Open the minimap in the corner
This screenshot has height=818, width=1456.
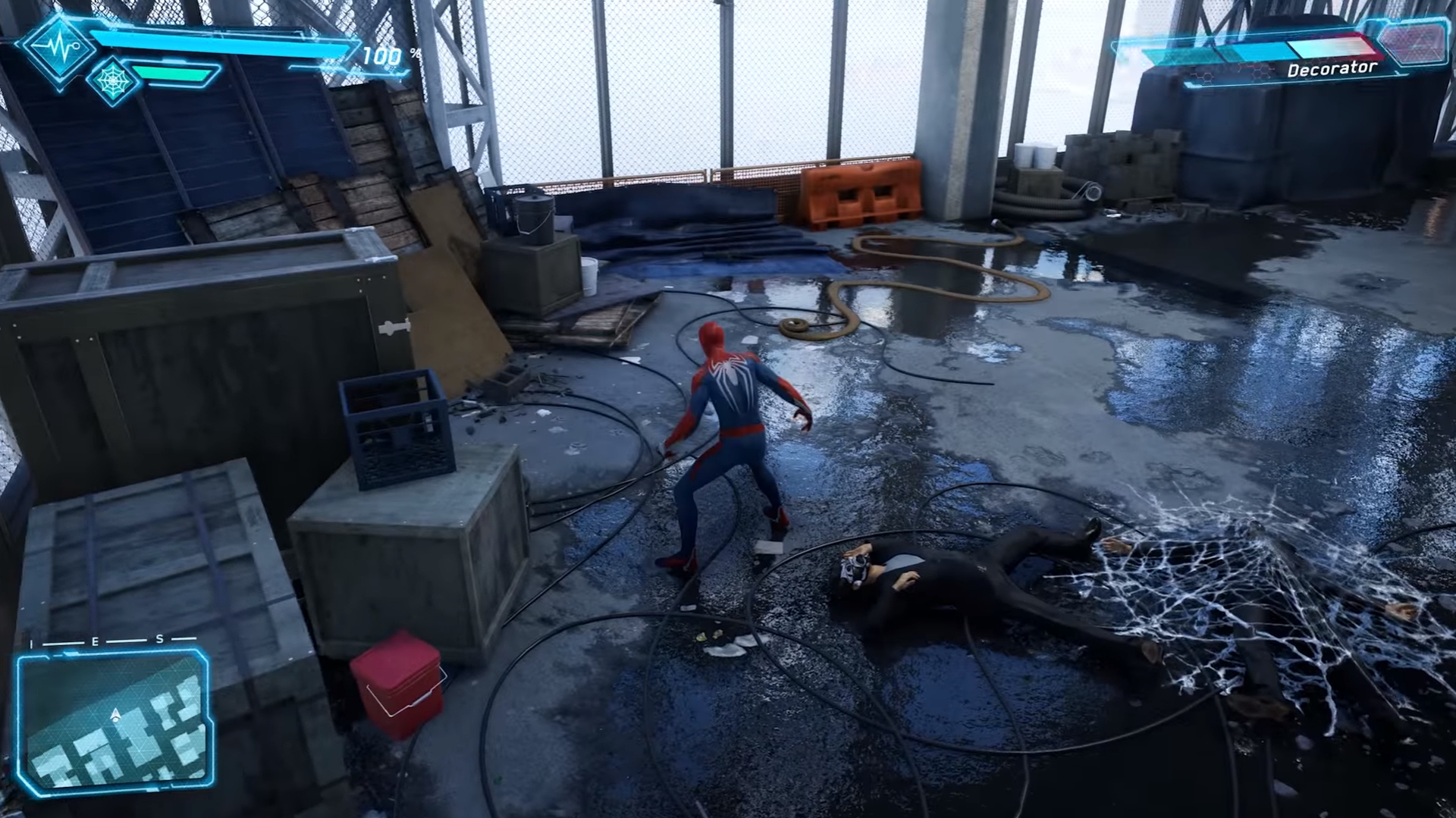click(114, 724)
